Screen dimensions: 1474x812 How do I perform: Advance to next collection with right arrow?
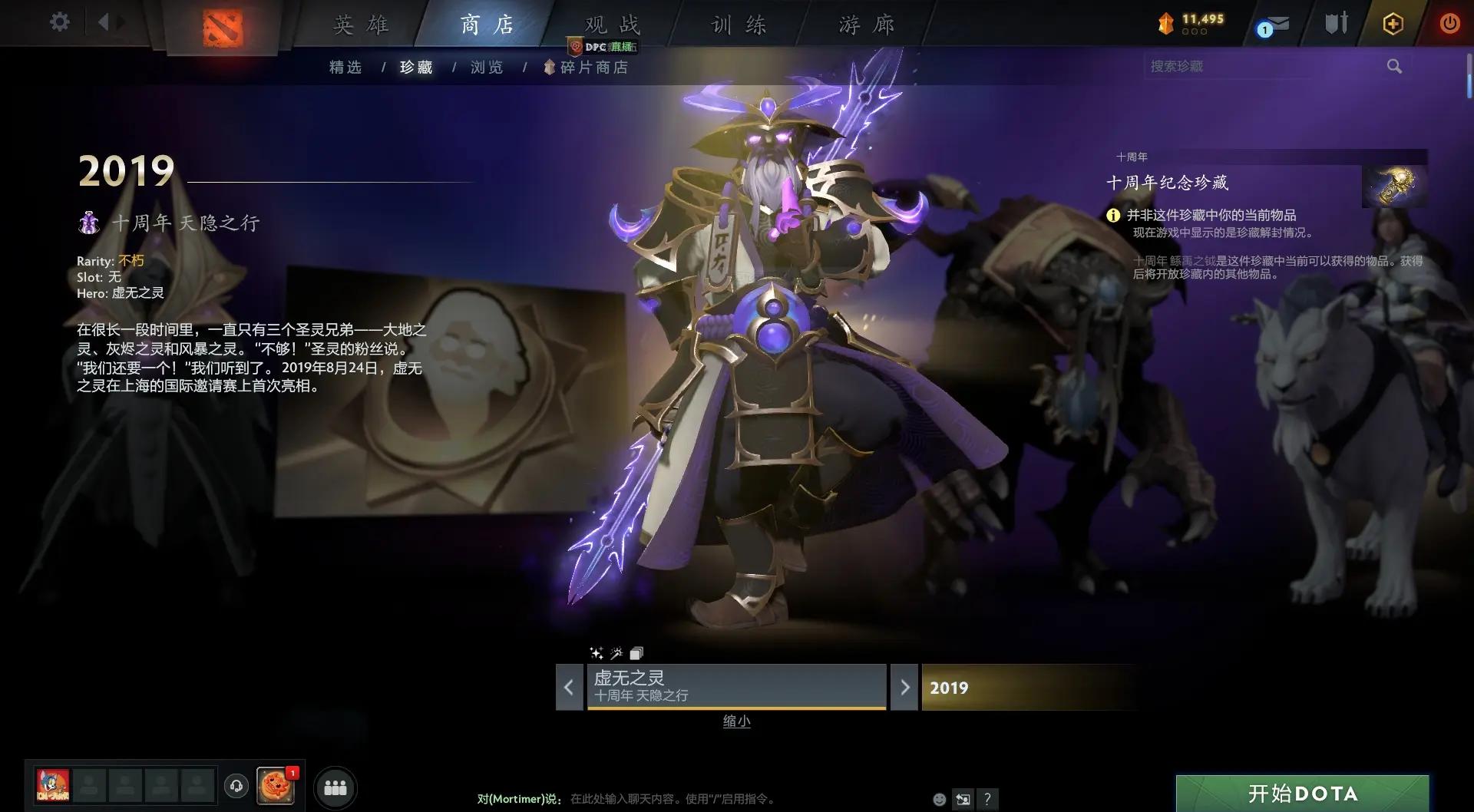(x=904, y=688)
